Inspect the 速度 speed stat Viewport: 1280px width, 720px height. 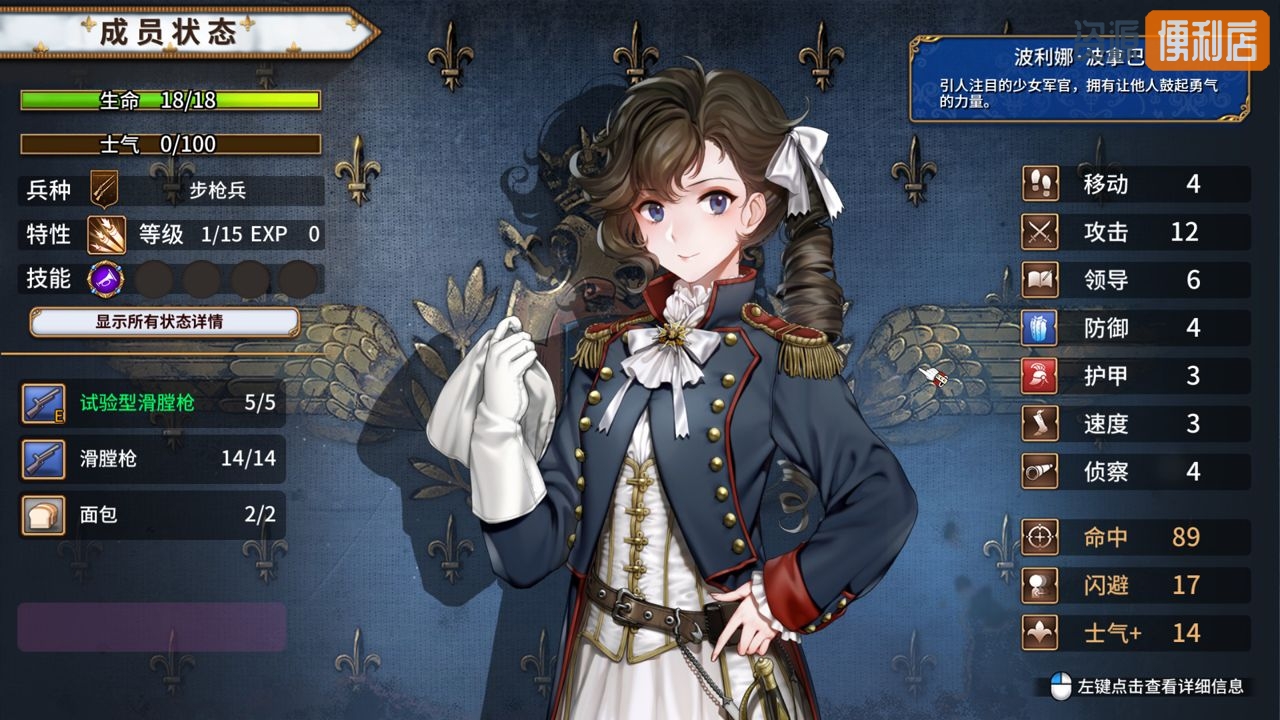1135,424
